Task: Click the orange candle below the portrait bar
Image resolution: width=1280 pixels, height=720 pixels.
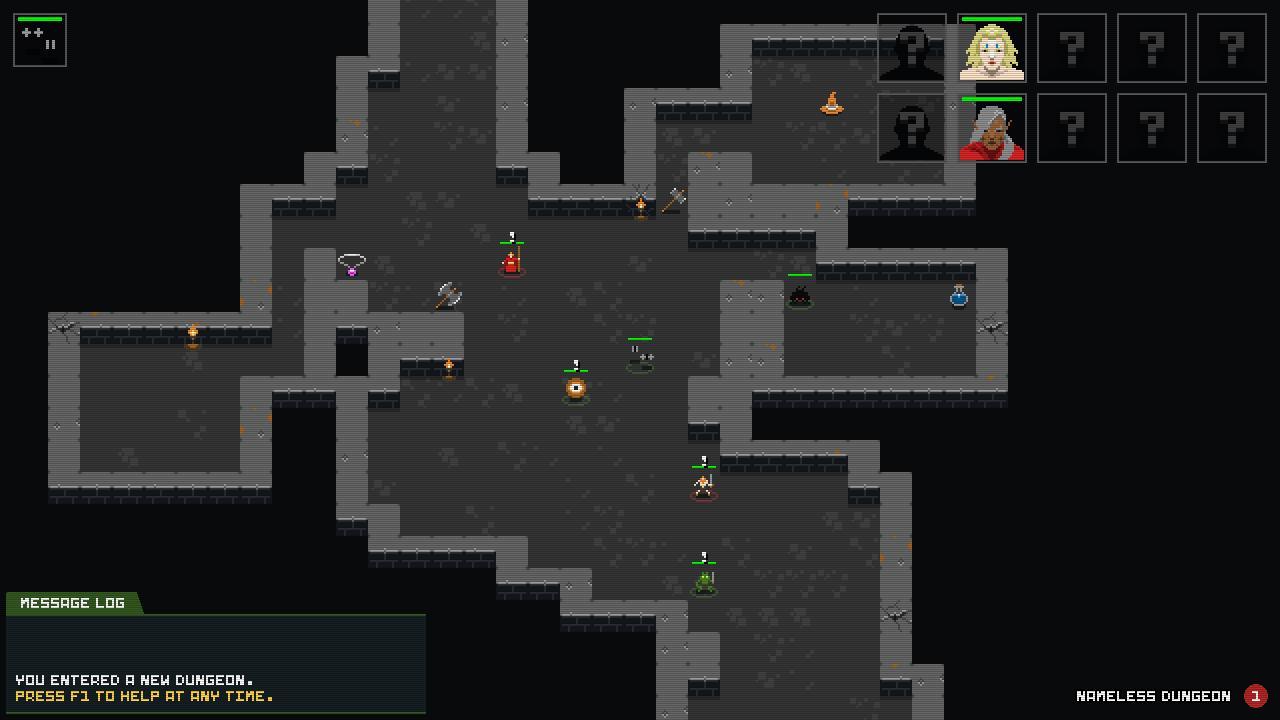Action: 833,104
